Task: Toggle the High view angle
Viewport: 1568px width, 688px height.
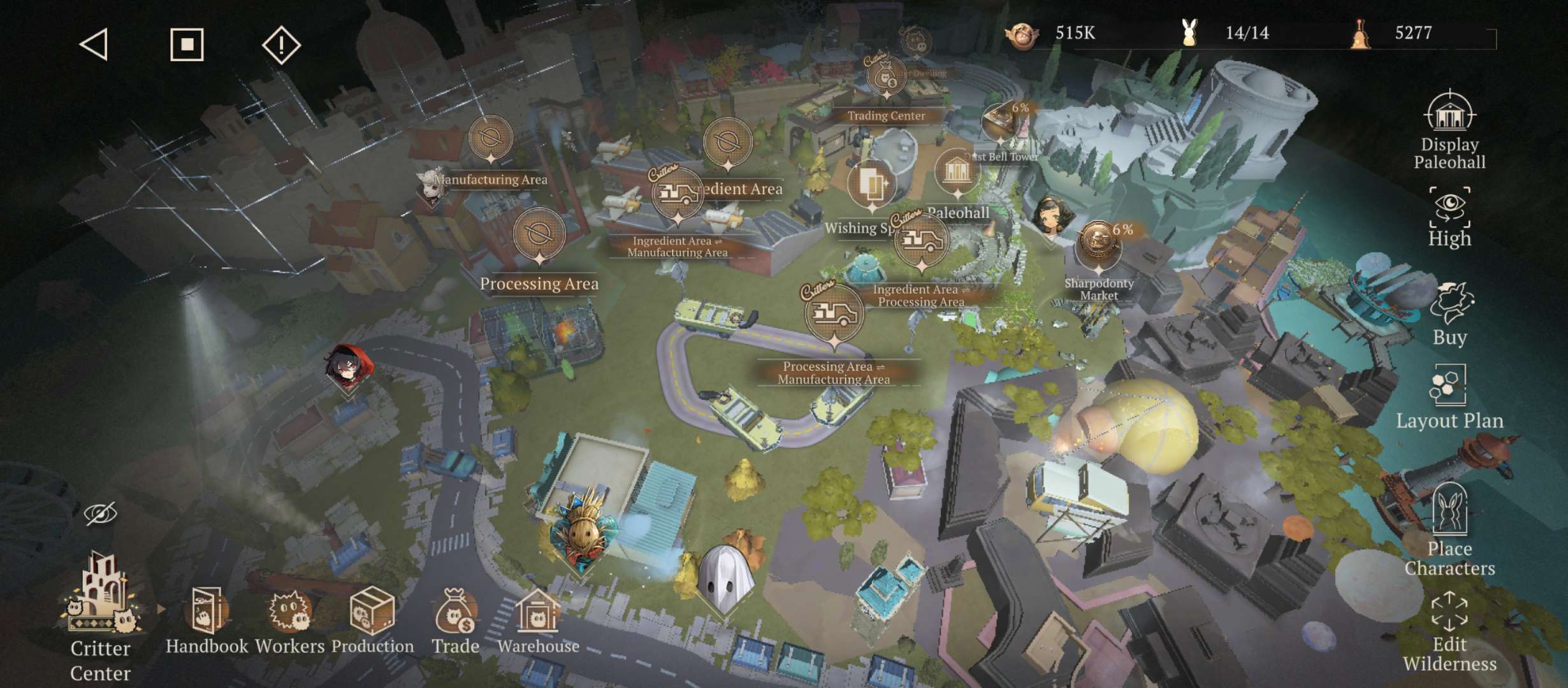Action: click(x=1449, y=218)
